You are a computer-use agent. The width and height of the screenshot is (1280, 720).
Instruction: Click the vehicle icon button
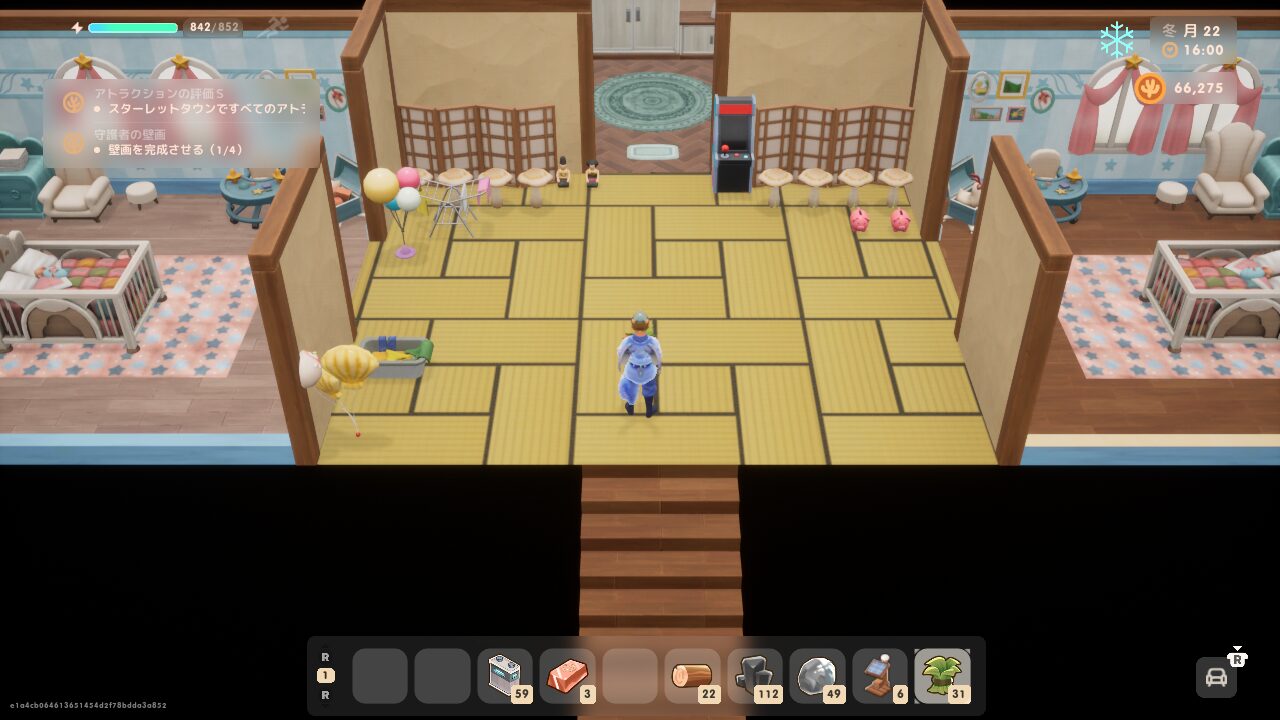(1216, 677)
